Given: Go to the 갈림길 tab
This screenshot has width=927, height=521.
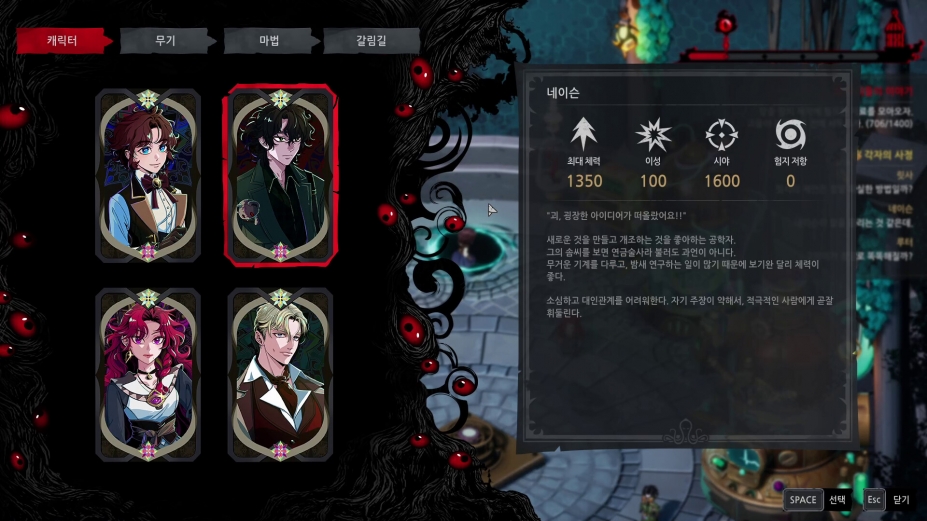Looking at the screenshot, I should click(370, 41).
